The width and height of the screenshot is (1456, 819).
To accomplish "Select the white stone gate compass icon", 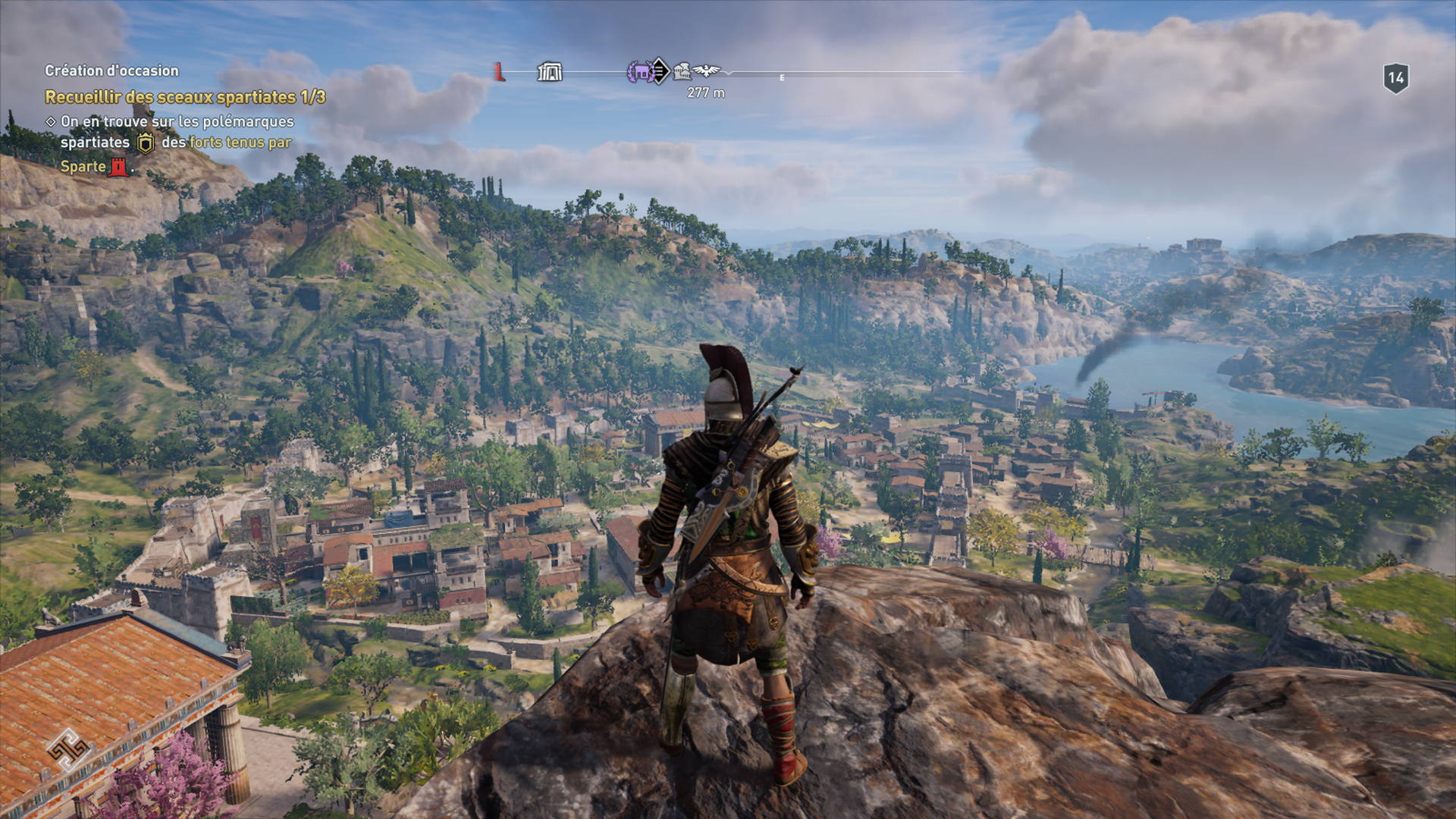I will pyautogui.click(x=550, y=72).
